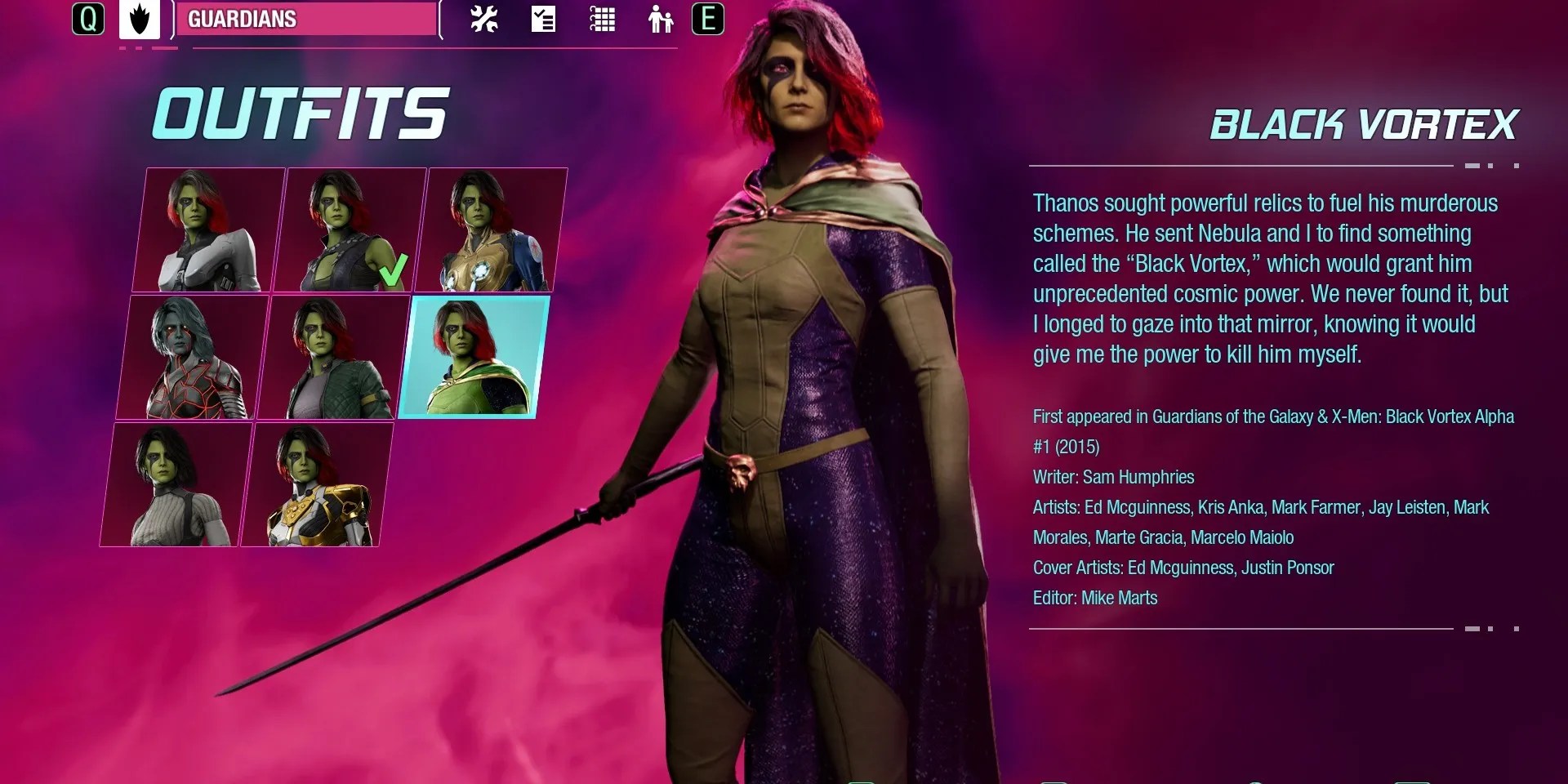This screenshot has width=1568, height=784.
Task: Open the checklist tab icon
Action: point(543,20)
